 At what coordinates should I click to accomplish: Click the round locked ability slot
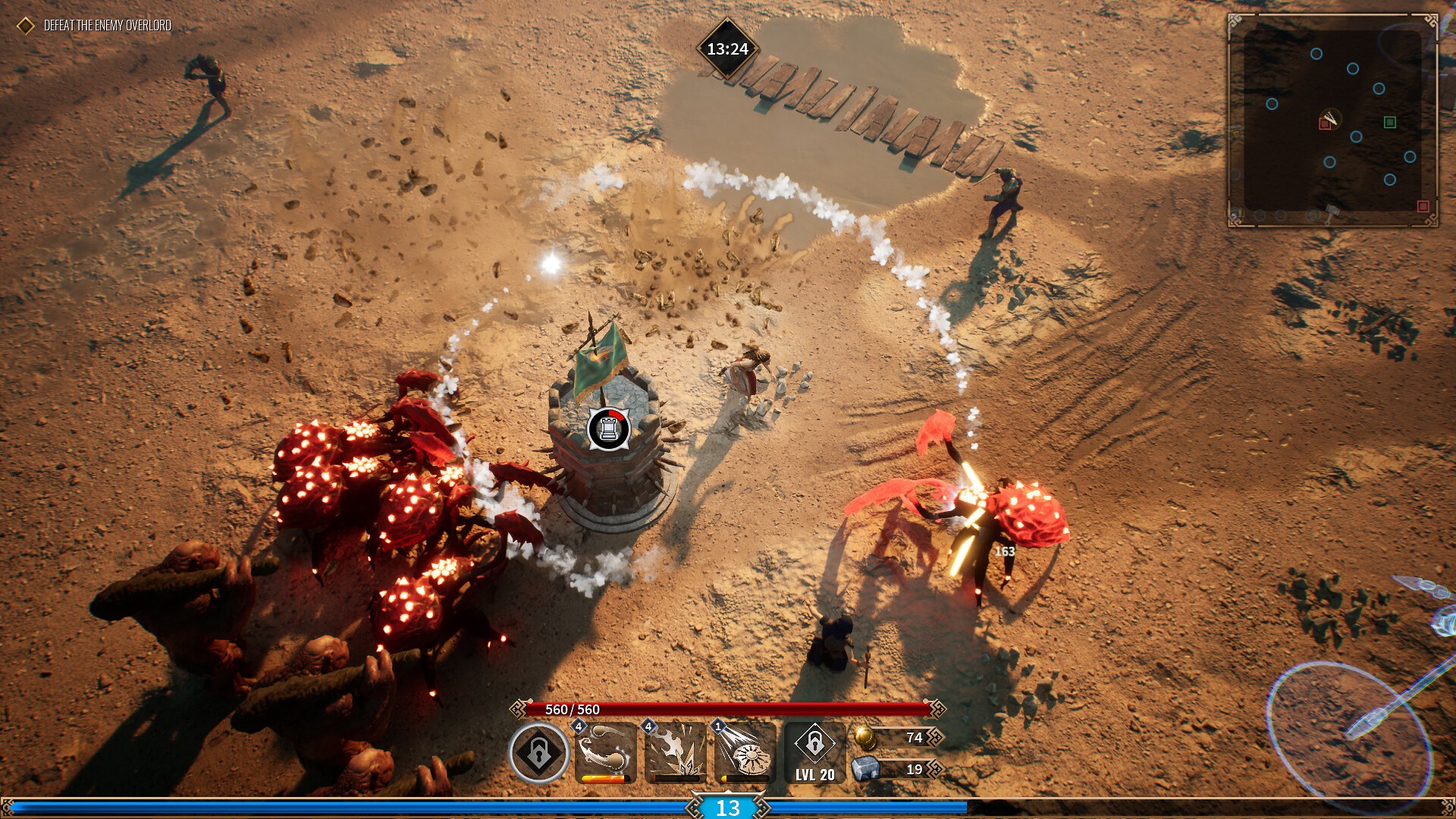click(x=538, y=752)
